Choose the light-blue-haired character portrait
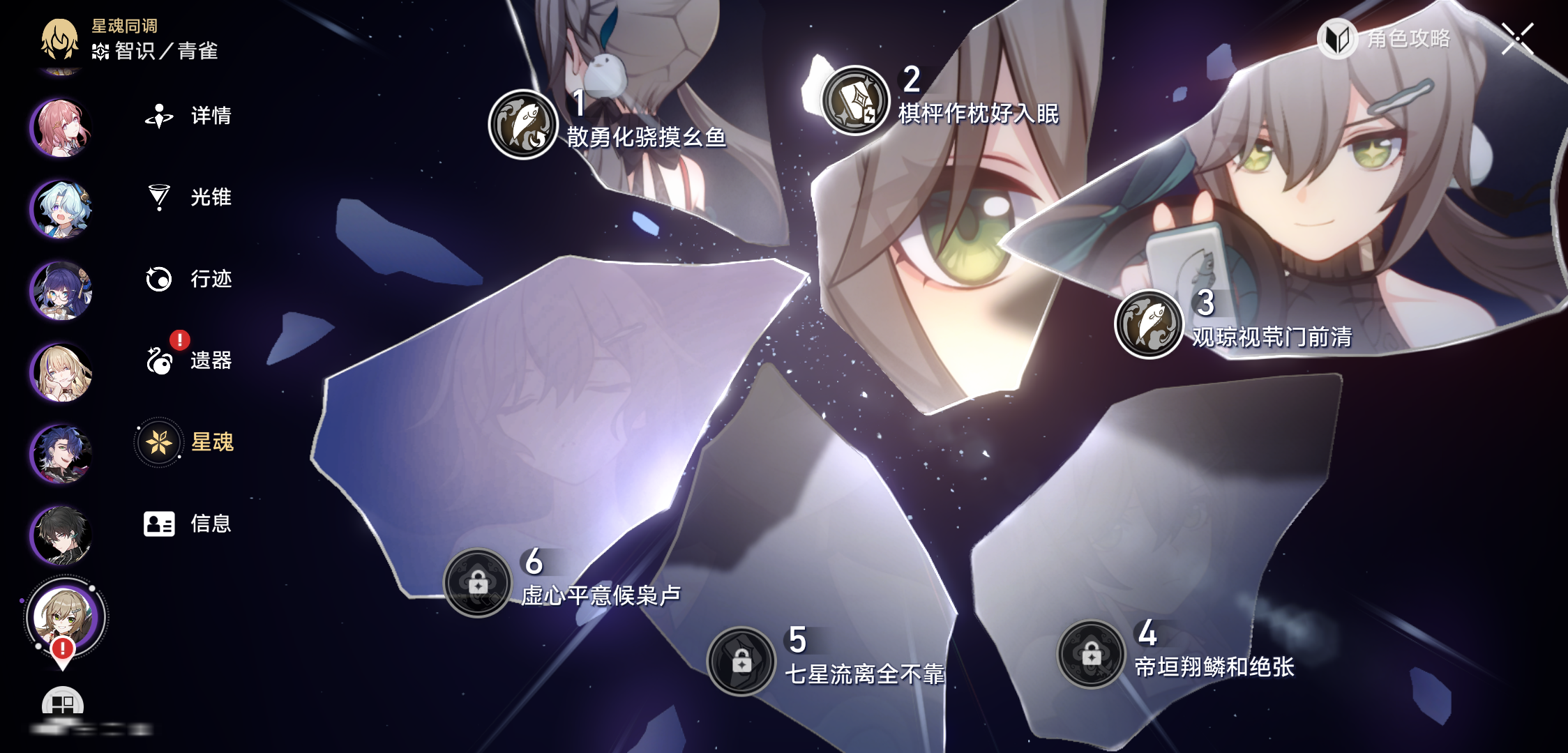Image resolution: width=1568 pixels, height=753 pixels. 61,209
